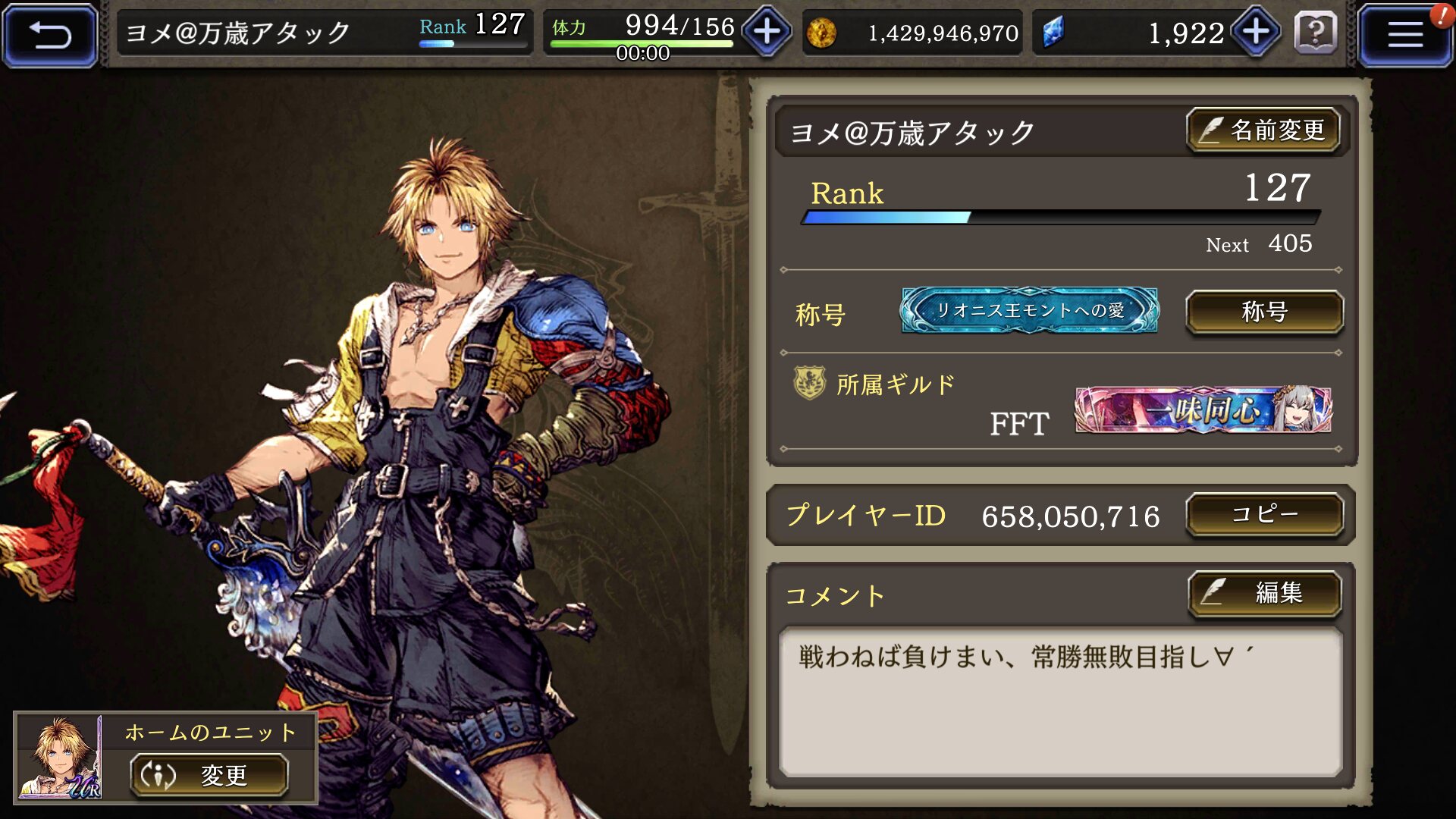1456x819 pixels.
Task: Open the 称号 title selection button
Action: [1264, 312]
